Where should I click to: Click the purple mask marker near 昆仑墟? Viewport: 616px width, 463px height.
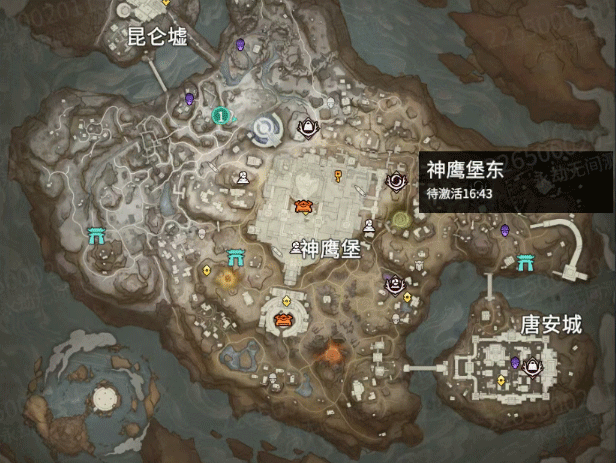pyautogui.click(x=240, y=44)
